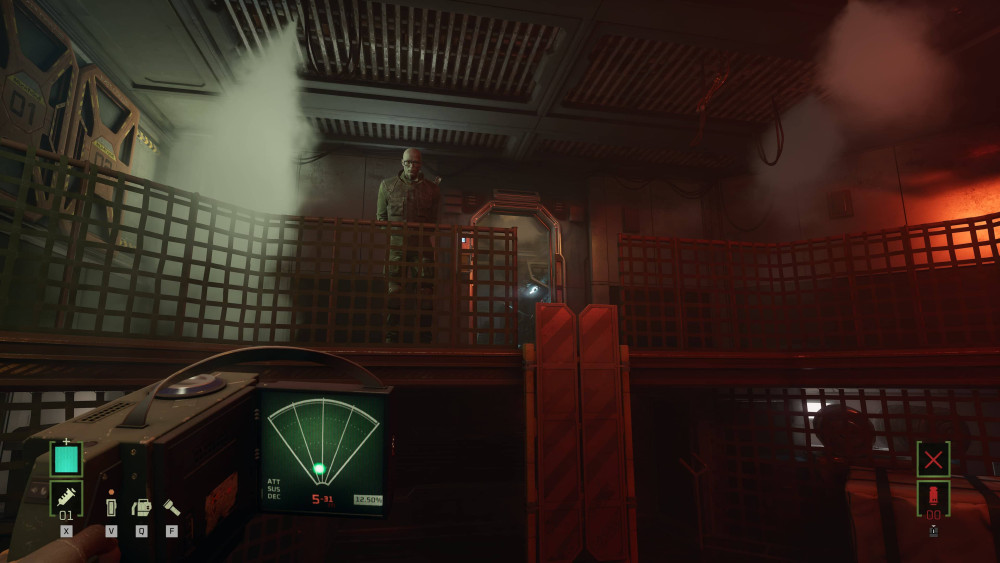Select the motion tracker device icon
This screenshot has height=563, width=1000.
[141, 507]
